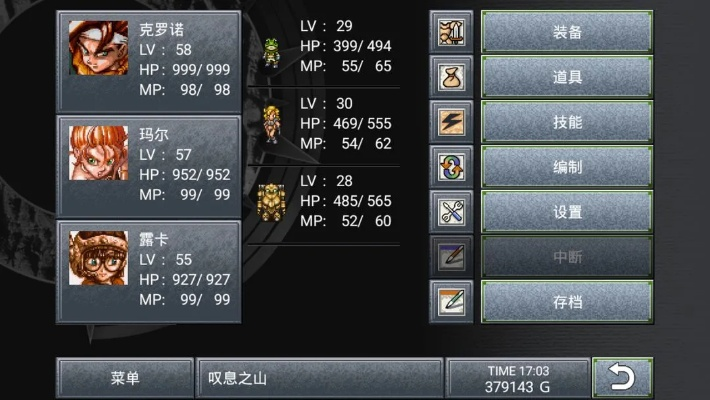The width and height of the screenshot is (710, 400).
Task: Click the lightning bolt skills icon
Action: tap(451, 122)
